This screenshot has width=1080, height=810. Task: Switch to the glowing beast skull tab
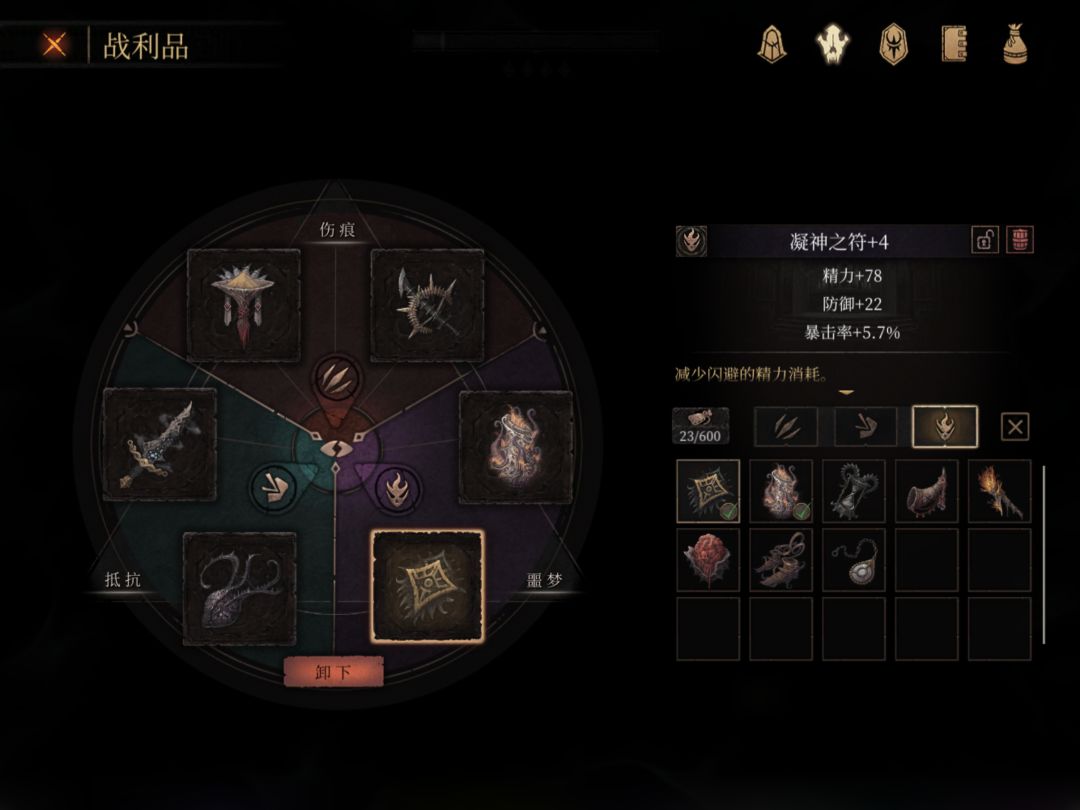(832, 44)
